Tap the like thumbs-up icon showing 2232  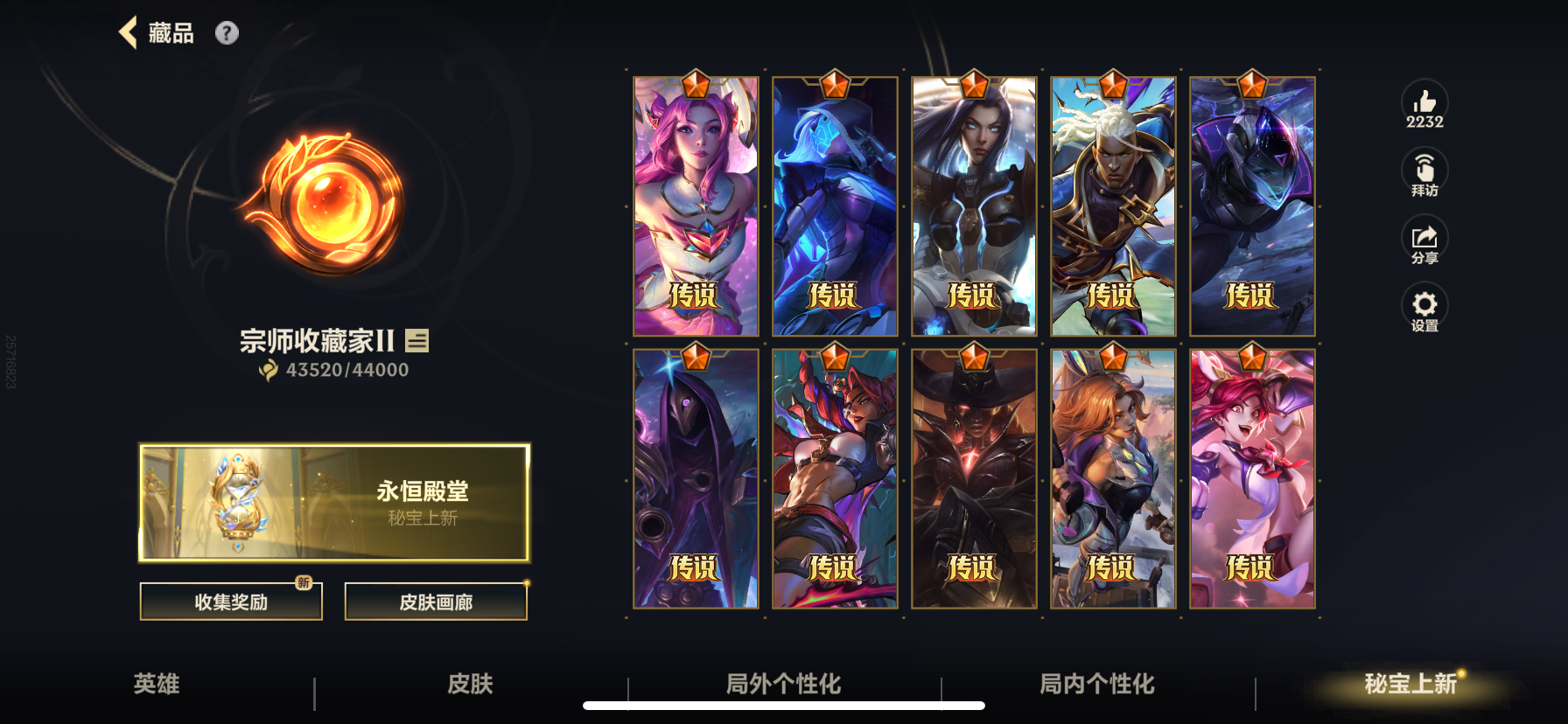[x=1425, y=103]
